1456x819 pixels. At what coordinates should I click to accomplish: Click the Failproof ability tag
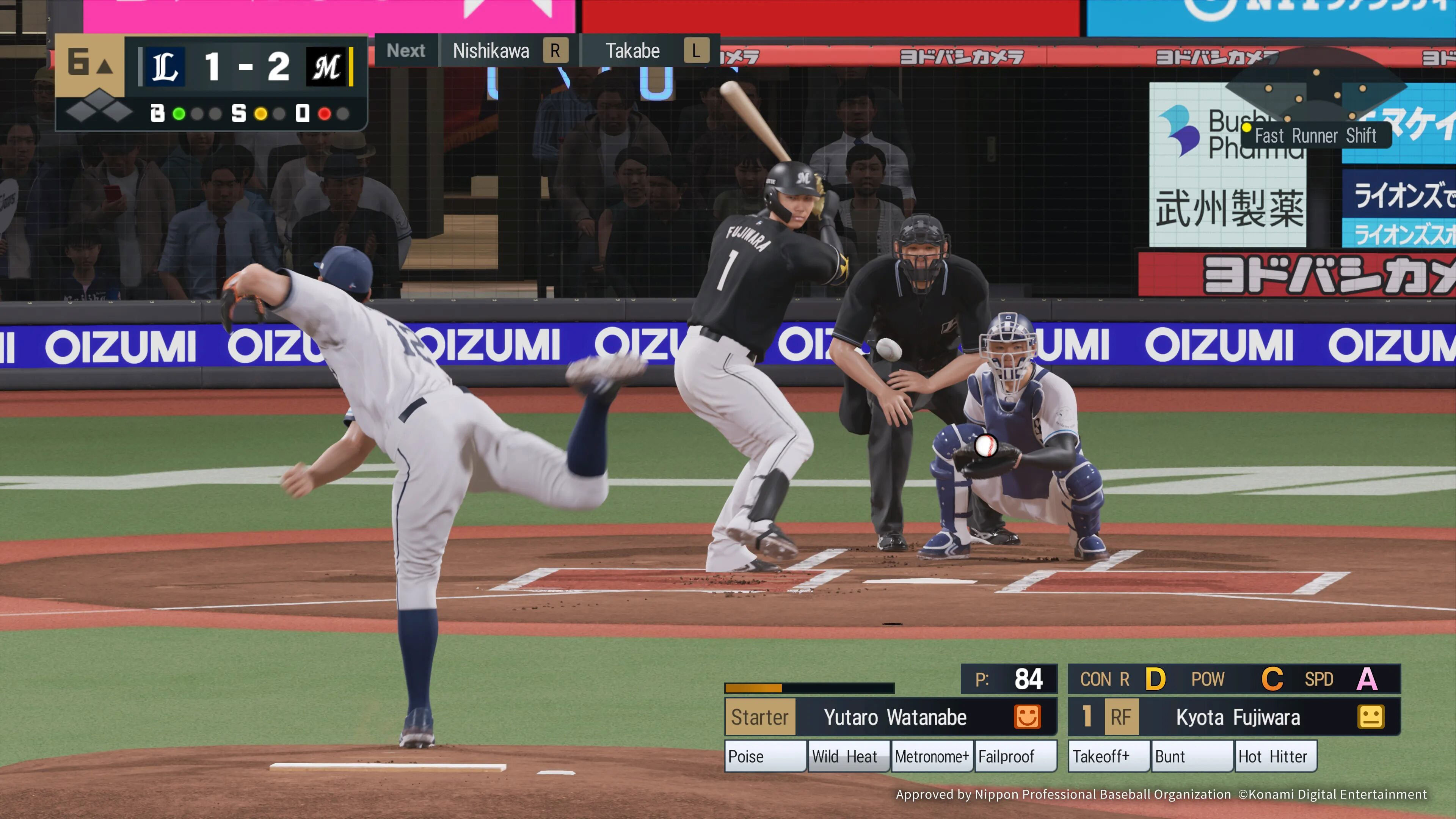1015,756
